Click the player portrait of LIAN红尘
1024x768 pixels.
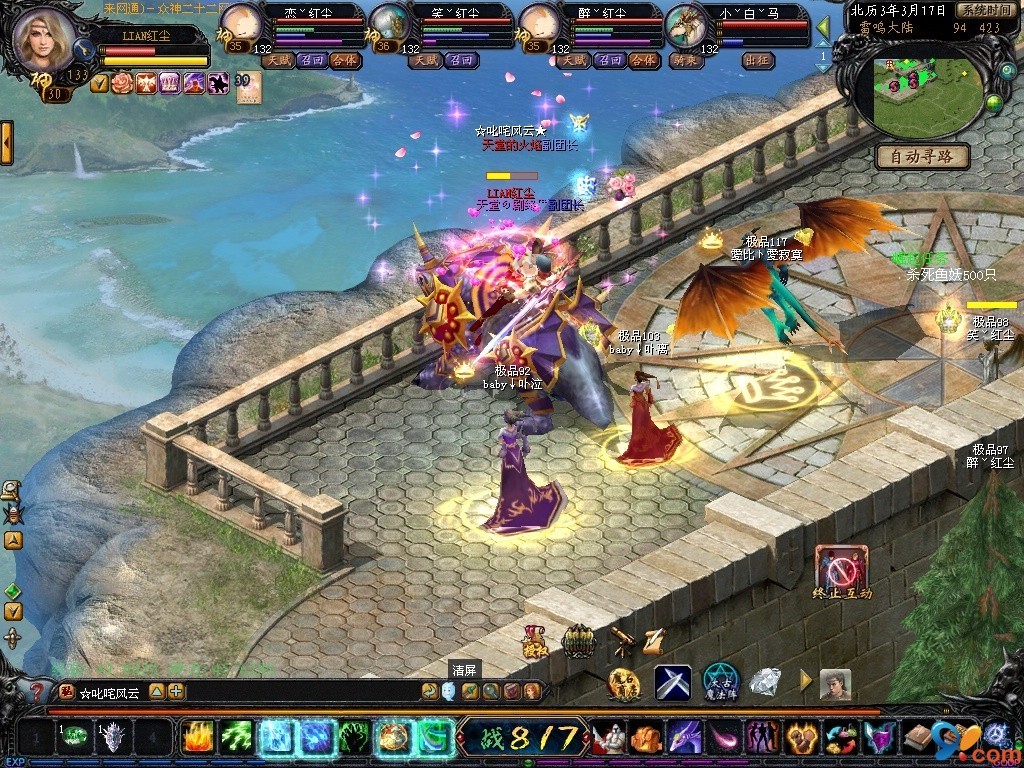pyautogui.click(x=43, y=40)
